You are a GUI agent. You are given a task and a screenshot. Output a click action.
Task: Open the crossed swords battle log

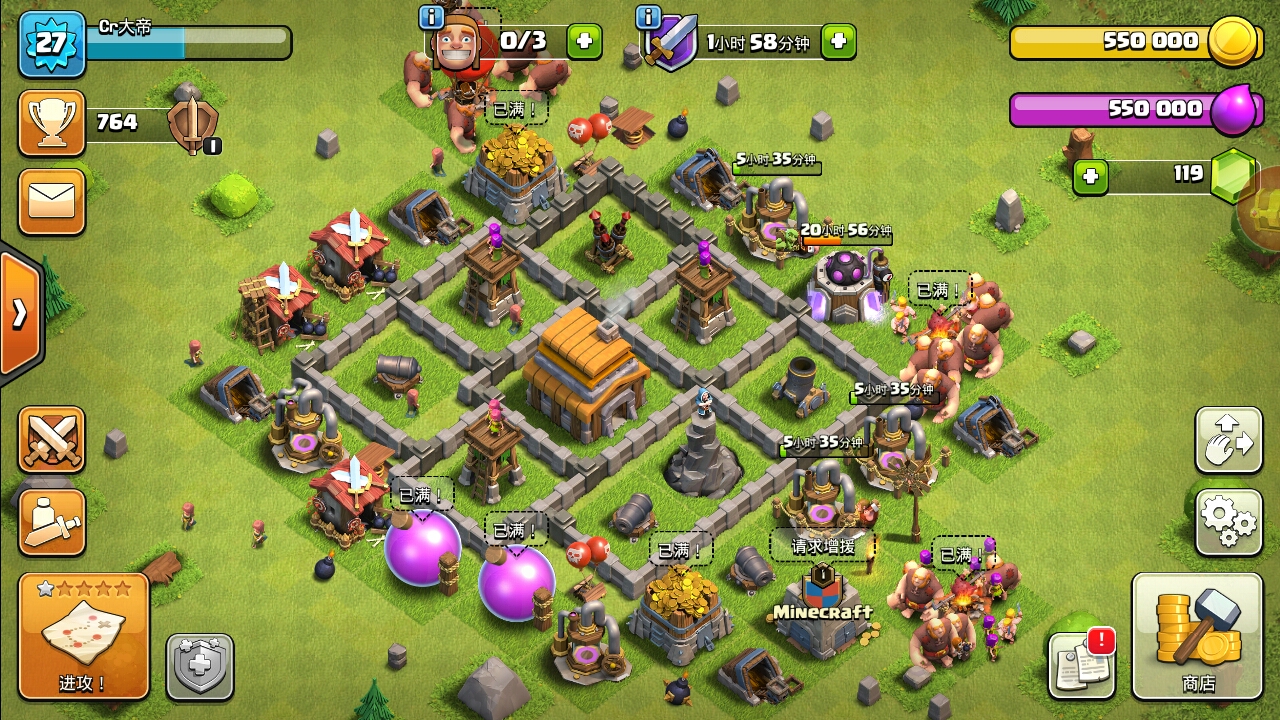coord(51,439)
